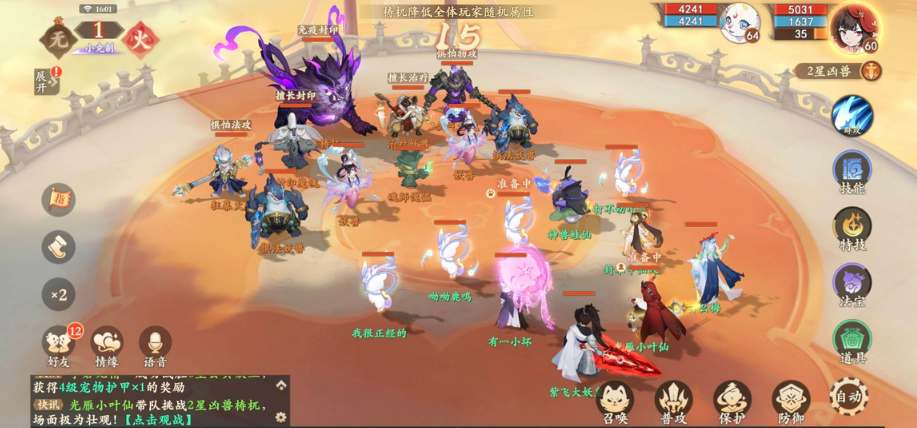The height and width of the screenshot is (428, 917).
Task: Select the red-haired player character portrait
Action: pos(859,20)
